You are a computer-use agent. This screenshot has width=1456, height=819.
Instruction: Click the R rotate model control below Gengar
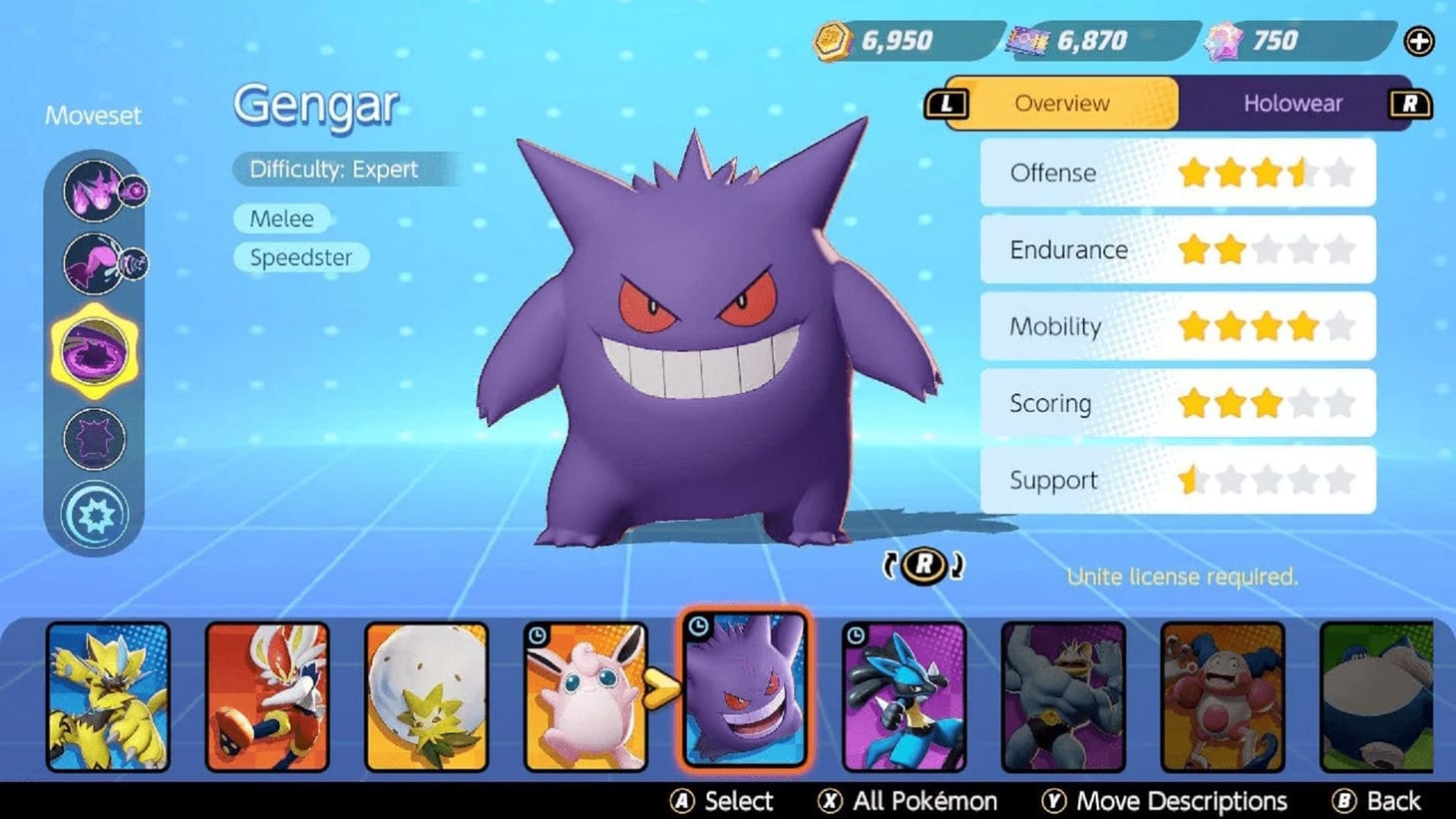pos(922,565)
